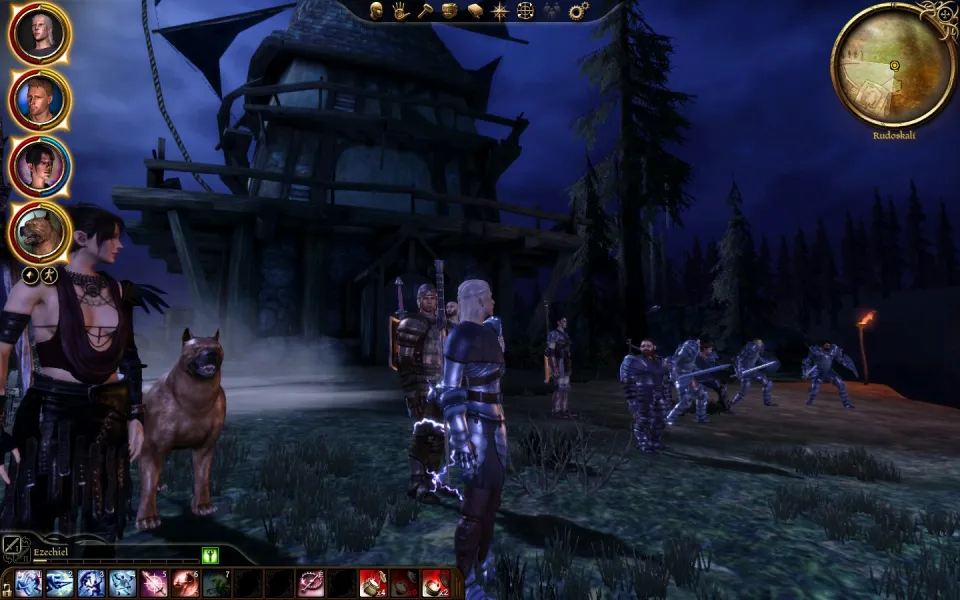Viewport: 960px width, 600px height.
Task: Open the compass star map icon
Action: pos(500,11)
